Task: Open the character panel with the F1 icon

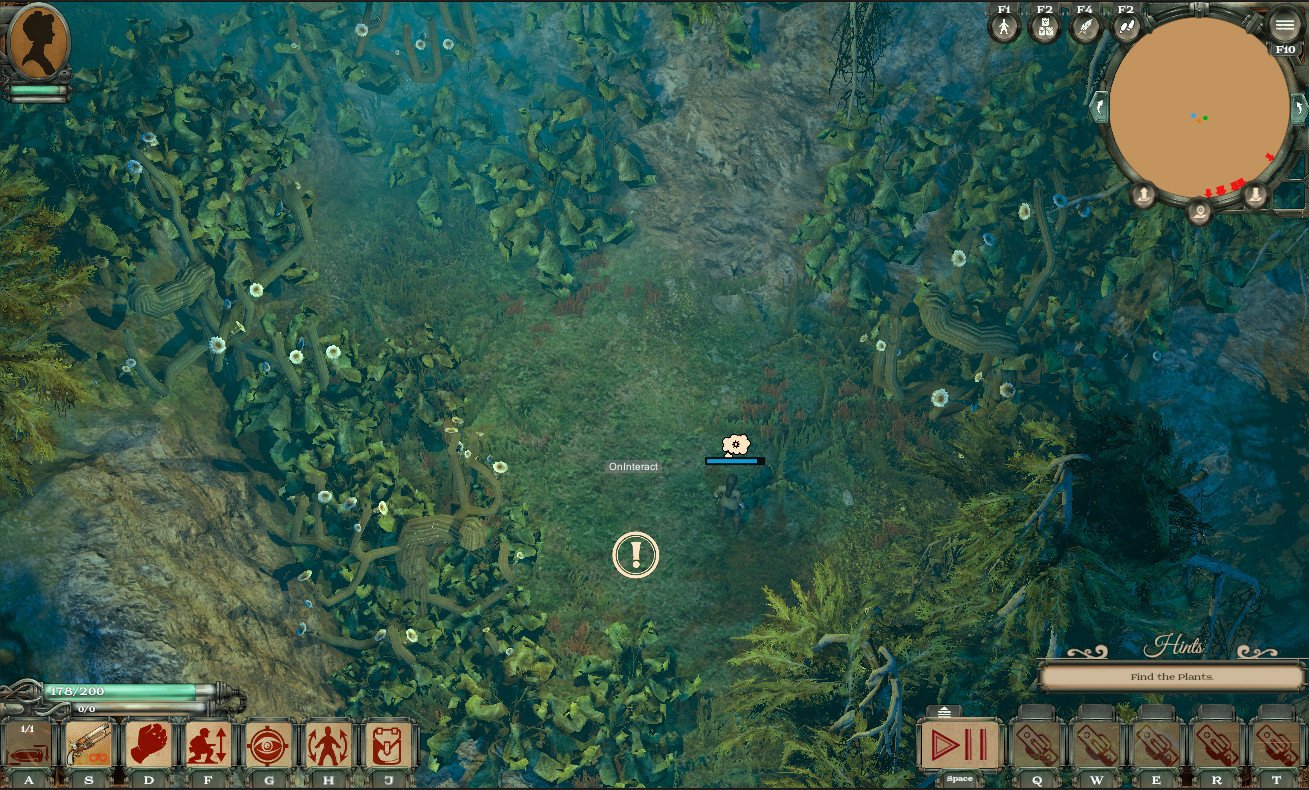Action: tap(1002, 25)
